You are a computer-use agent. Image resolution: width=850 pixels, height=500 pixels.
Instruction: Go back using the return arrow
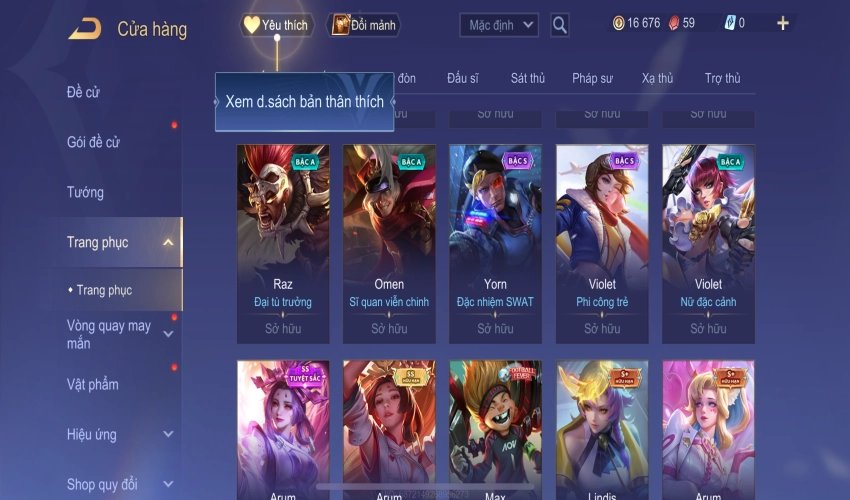click(x=84, y=29)
